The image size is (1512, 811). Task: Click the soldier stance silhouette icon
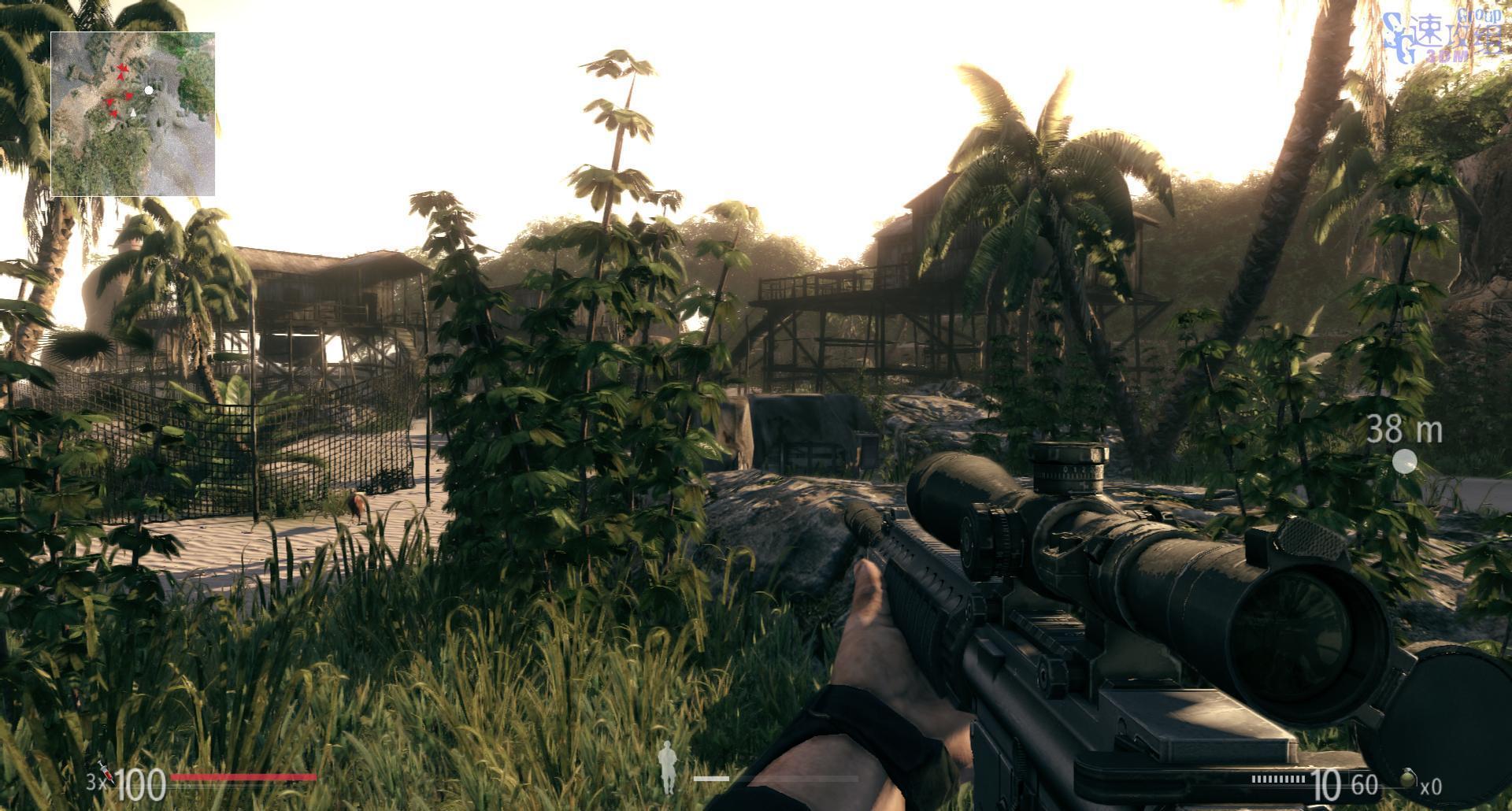[x=668, y=767]
